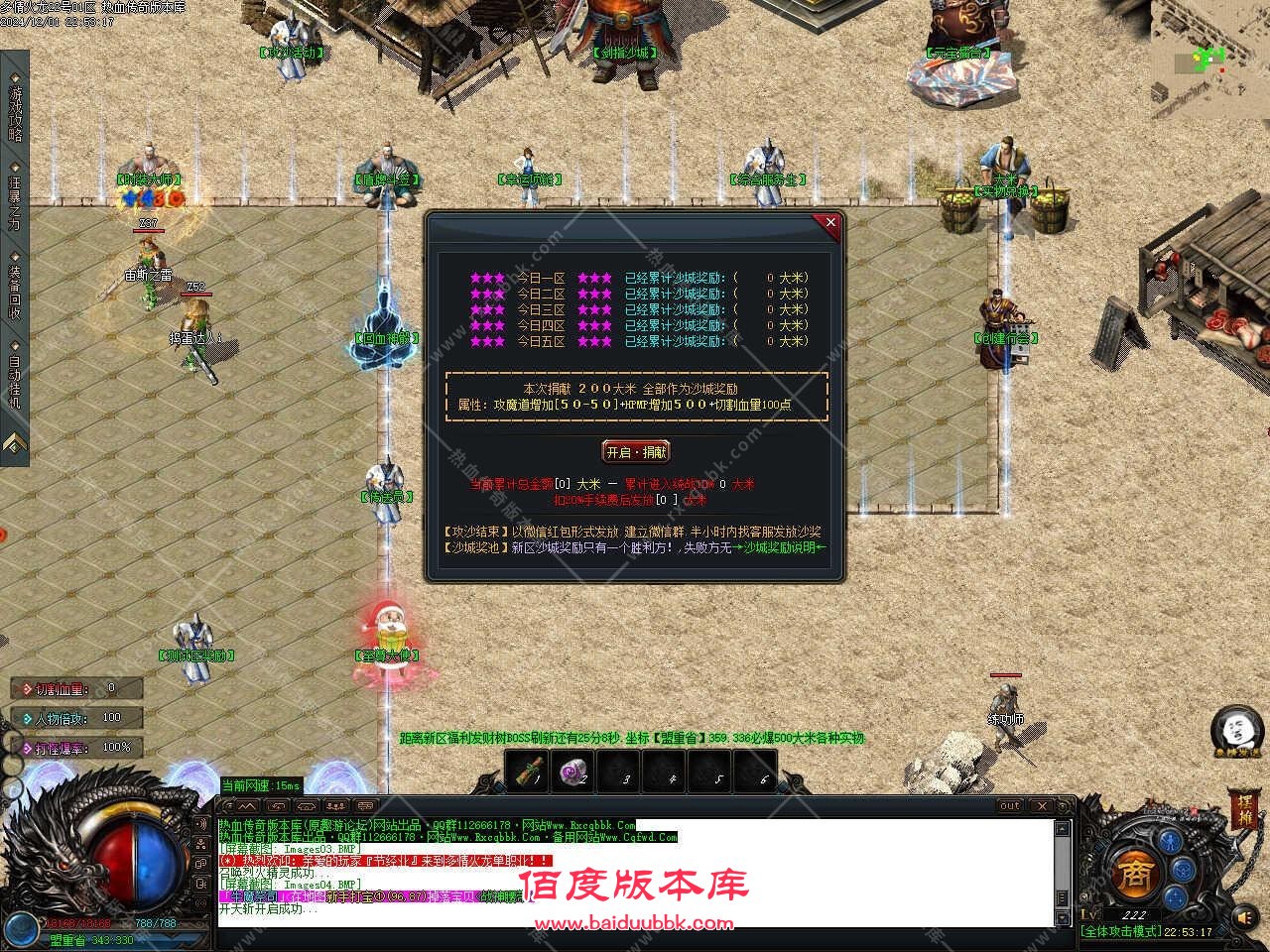
Task: Switch the 全体攻击模式 attack mode
Action: point(1124,933)
